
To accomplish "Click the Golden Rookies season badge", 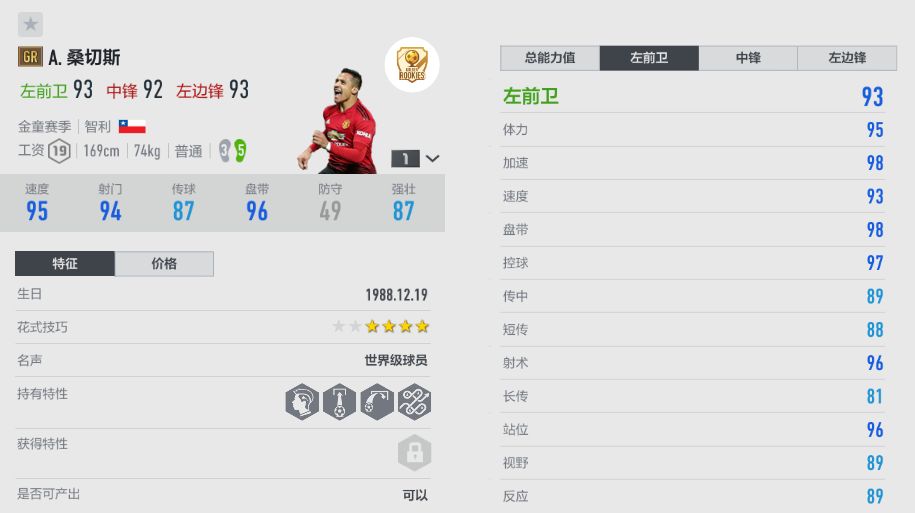I will coord(411,65).
